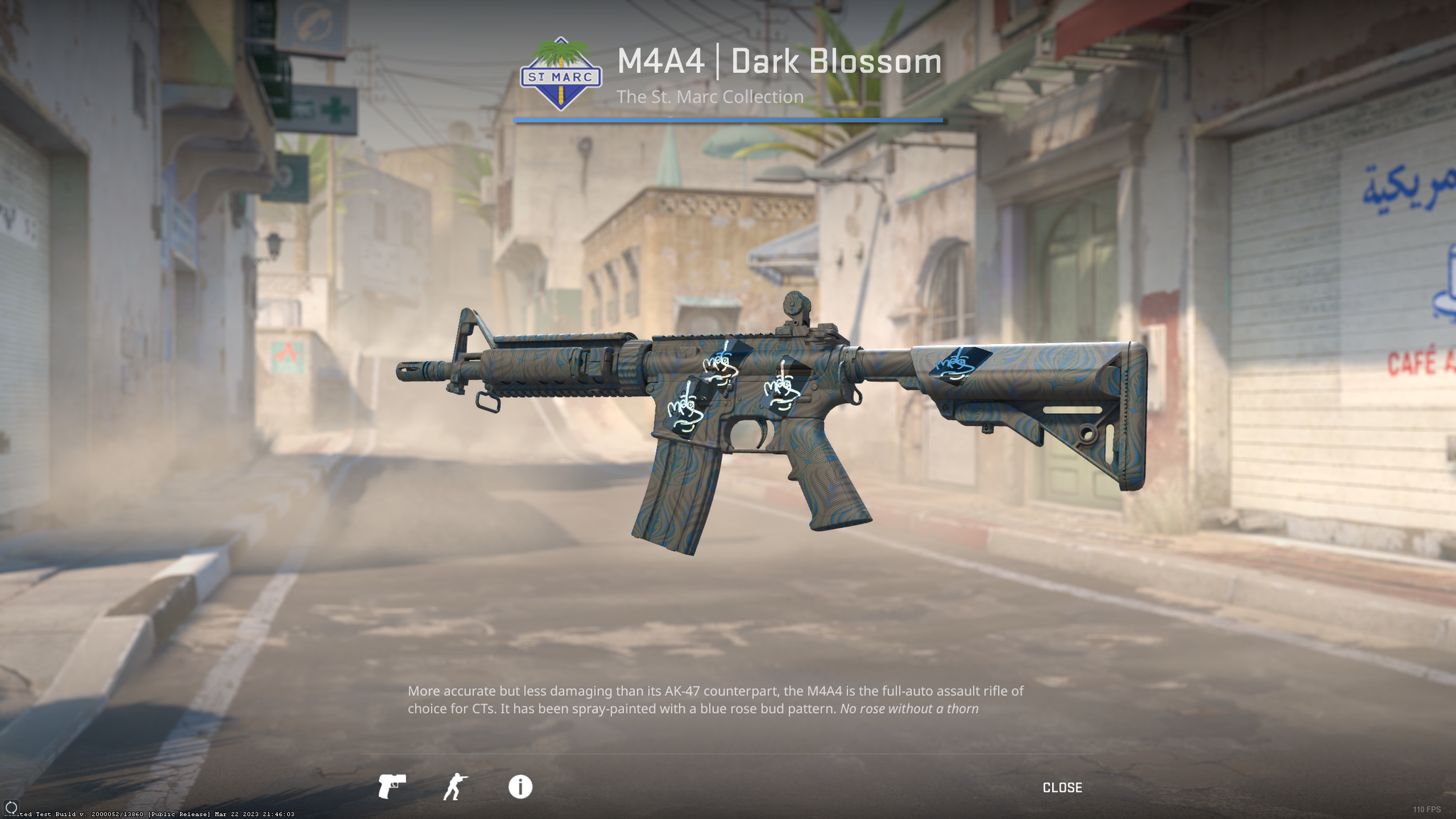Image resolution: width=1456 pixels, height=819 pixels.
Task: Click the 'No rose without a thorn' text
Action: tap(909, 708)
